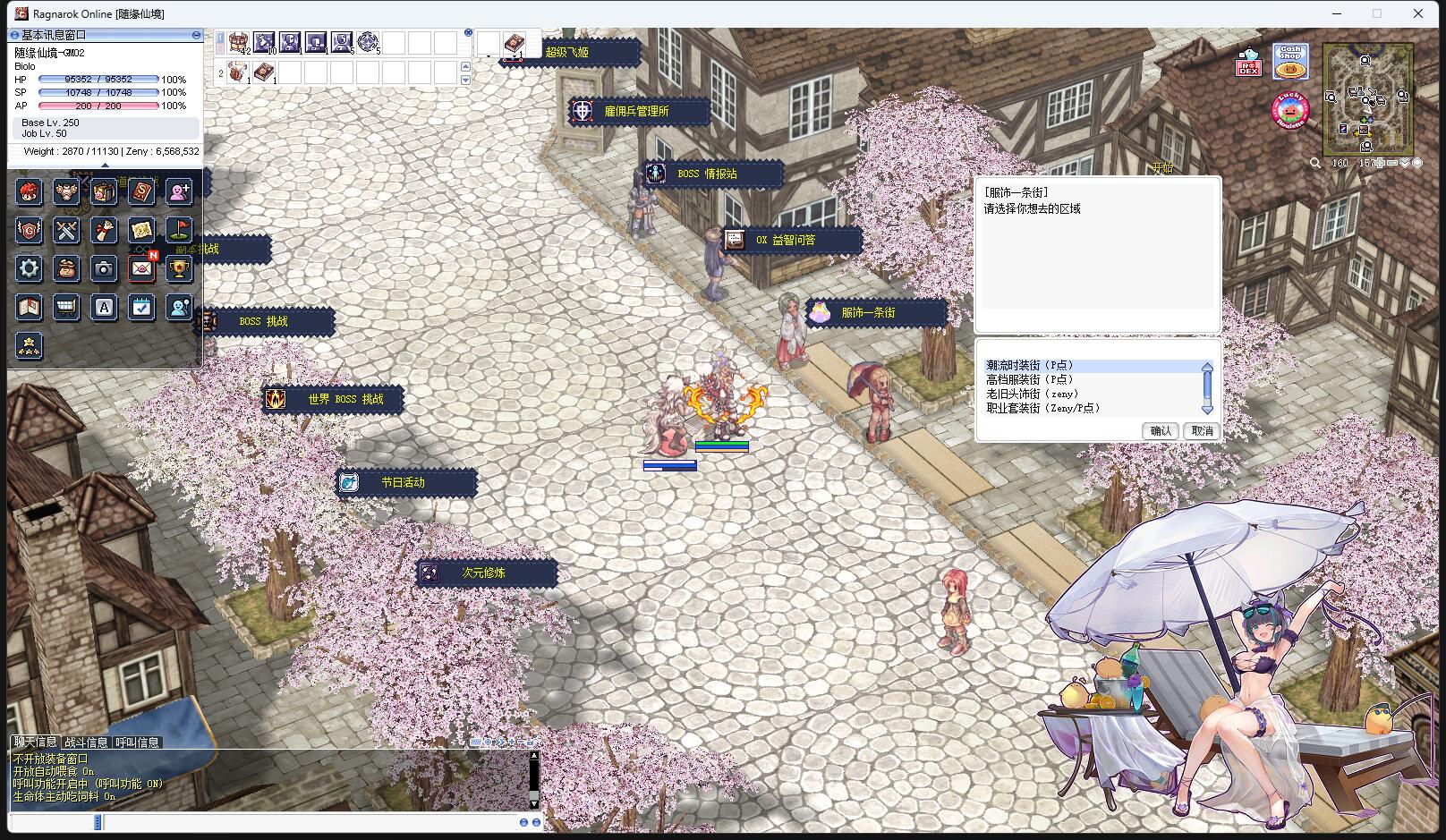
Task: Open the gear settings icon
Action: point(29,268)
